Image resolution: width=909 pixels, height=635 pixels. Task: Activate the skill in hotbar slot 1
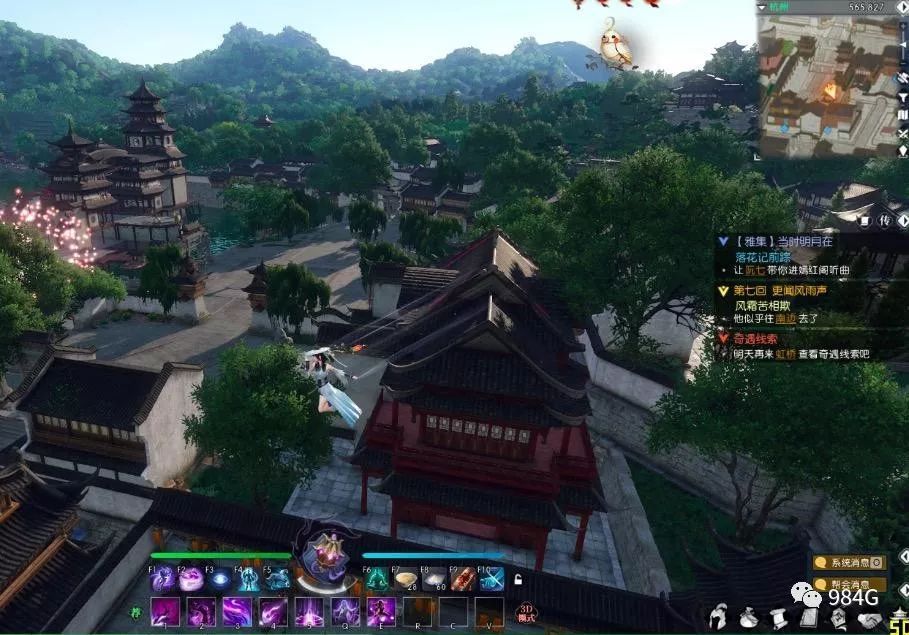click(x=164, y=611)
